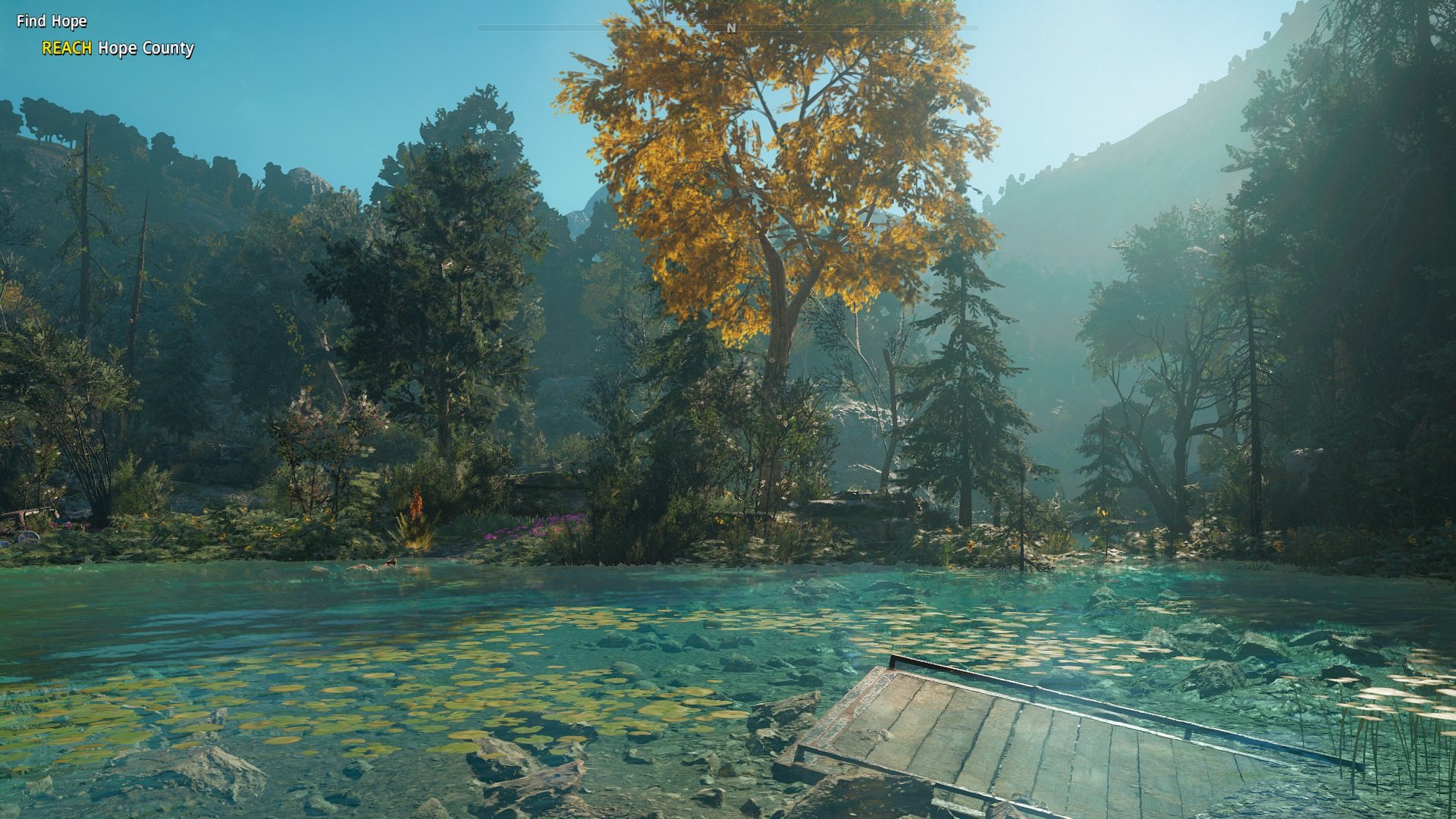Click the "Find Hope" objective title
Viewport: 1456px width, 819px height.
[50, 22]
